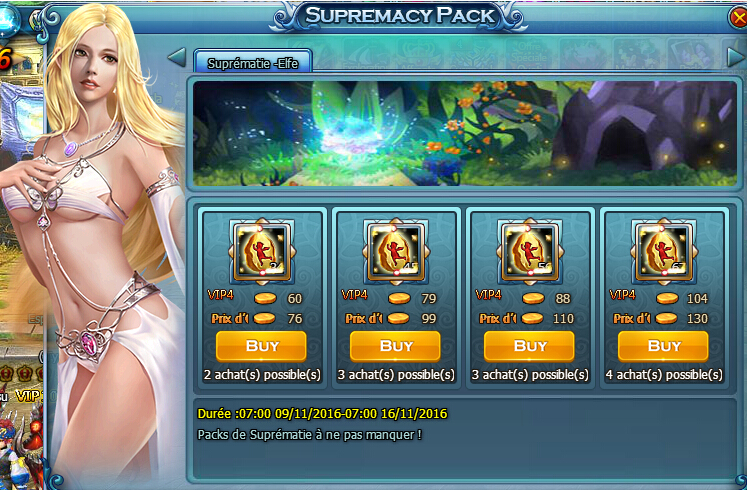
Task: Buy the pack priced at 79 gold
Action: pyautogui.click(x=395, y=346)
